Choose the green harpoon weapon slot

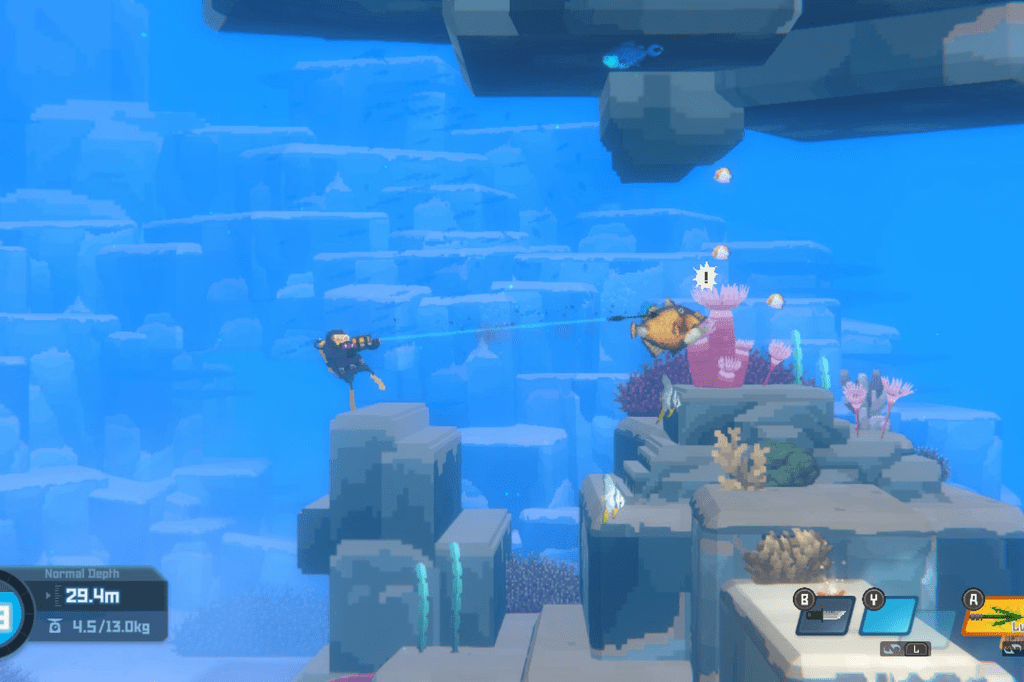tap(993, 617)
